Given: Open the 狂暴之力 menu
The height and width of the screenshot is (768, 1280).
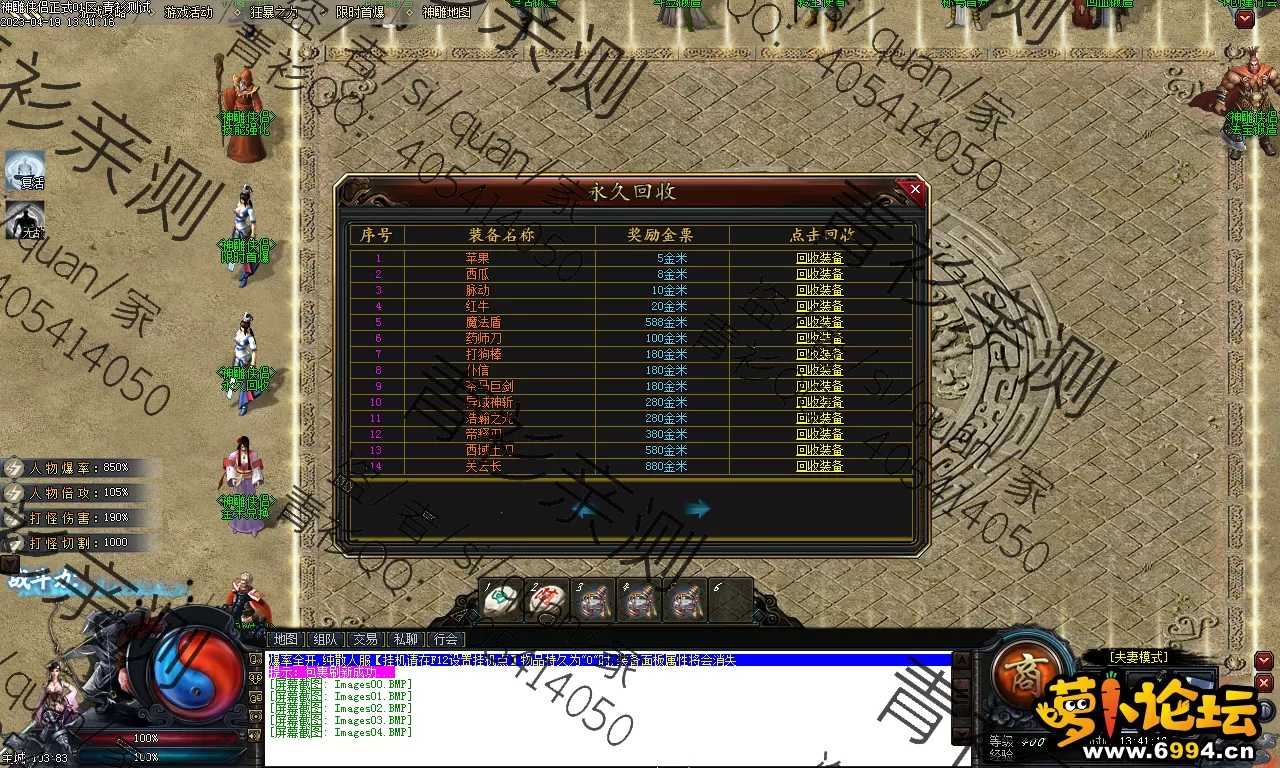Looking at the screenshot, I should coord(274,12).
